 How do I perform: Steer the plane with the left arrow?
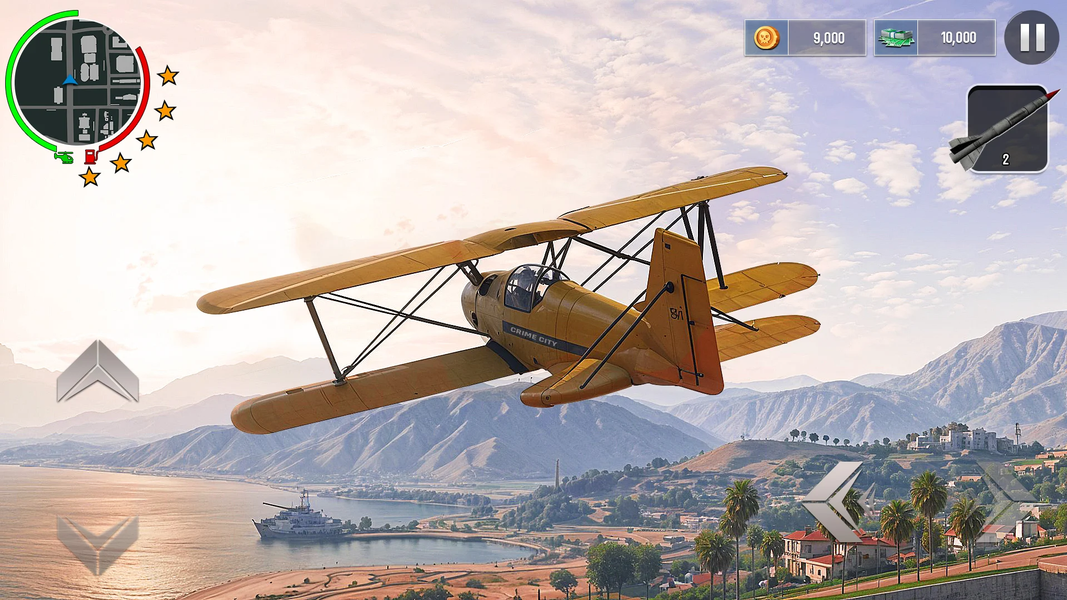pos(832,501)
